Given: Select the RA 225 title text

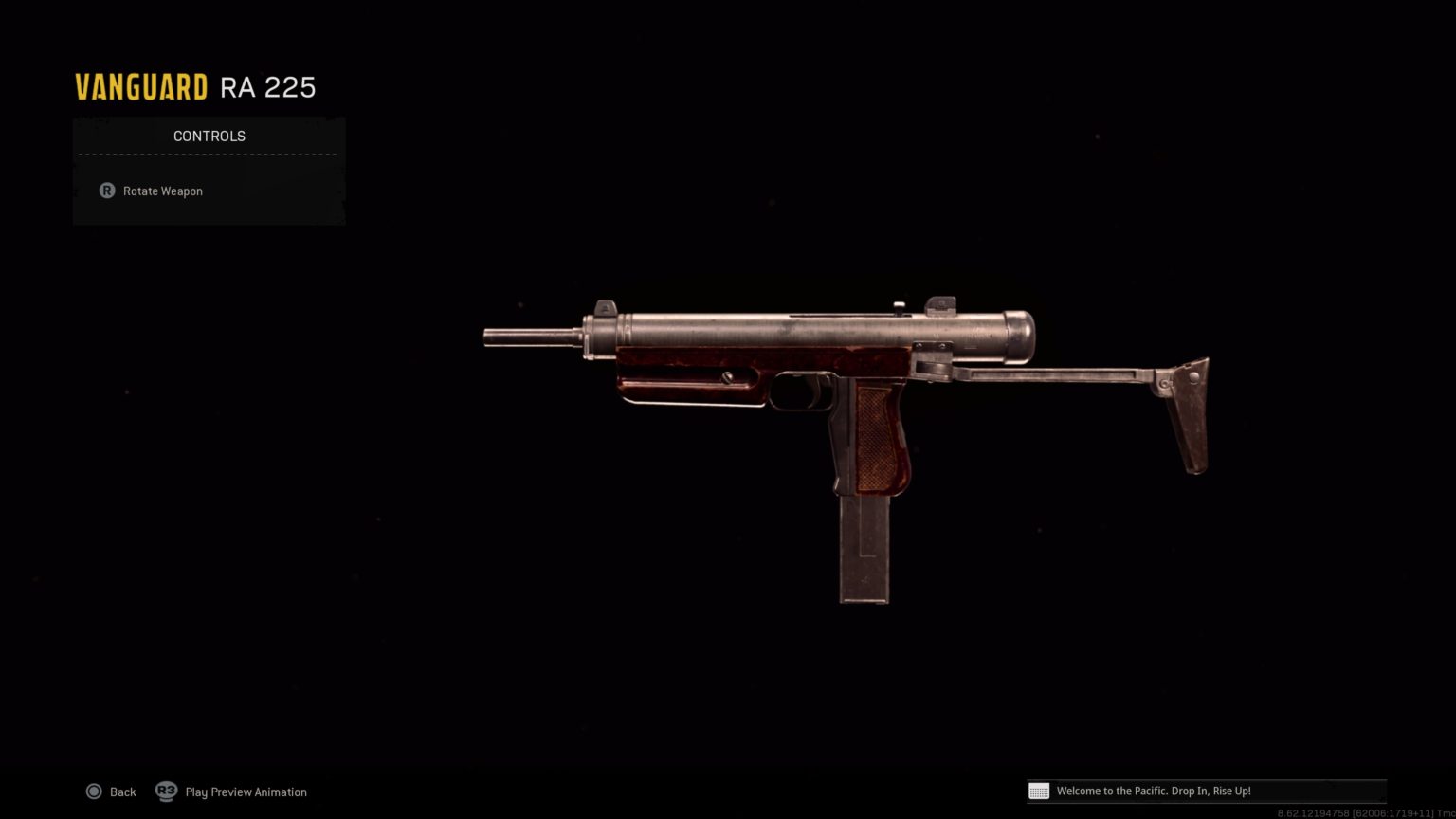Looking at the screenshot, I should (x=268, y=86).
